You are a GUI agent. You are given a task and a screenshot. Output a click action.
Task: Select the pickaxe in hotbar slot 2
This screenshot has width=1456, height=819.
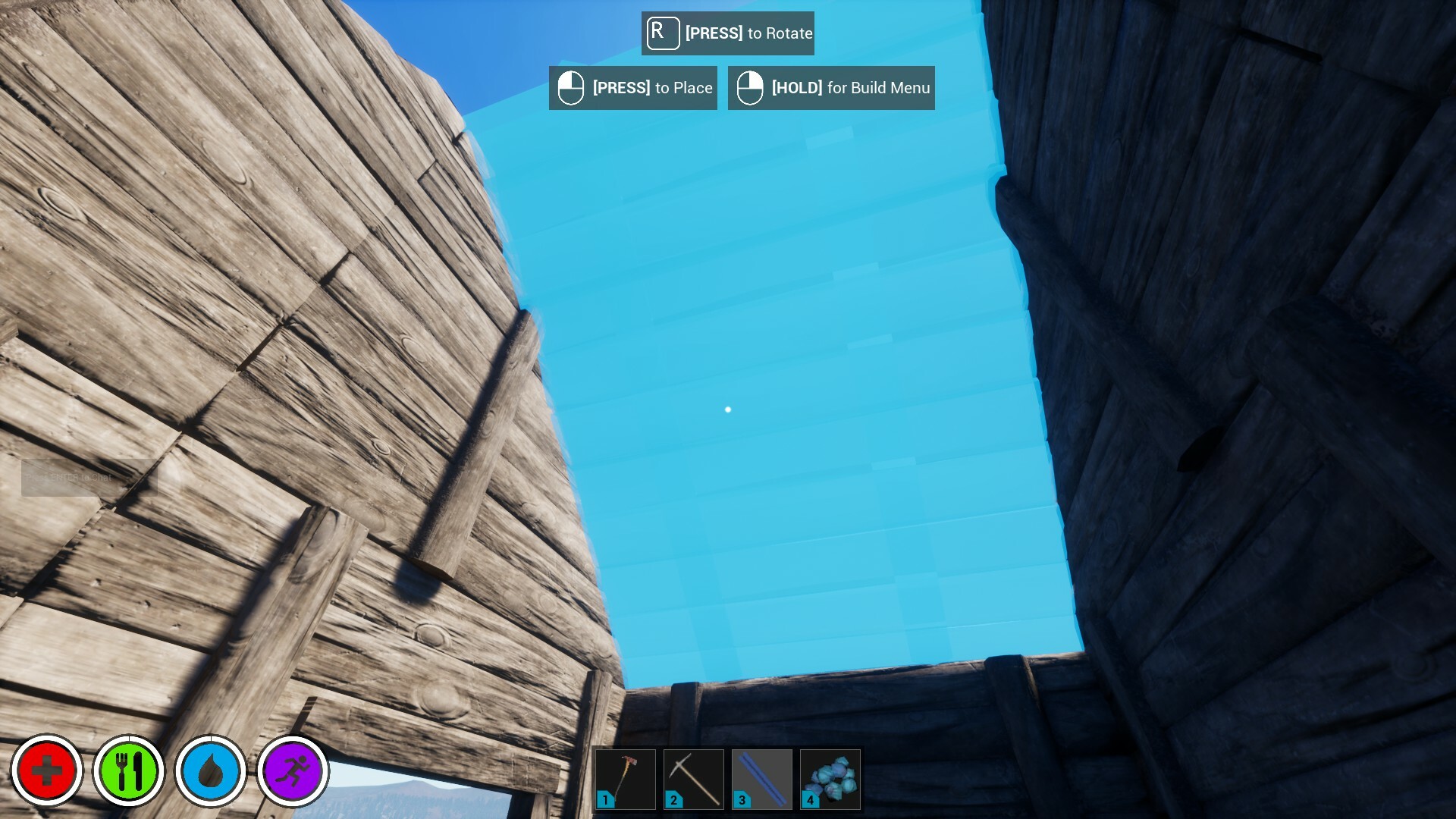click(x=692, y=778)
